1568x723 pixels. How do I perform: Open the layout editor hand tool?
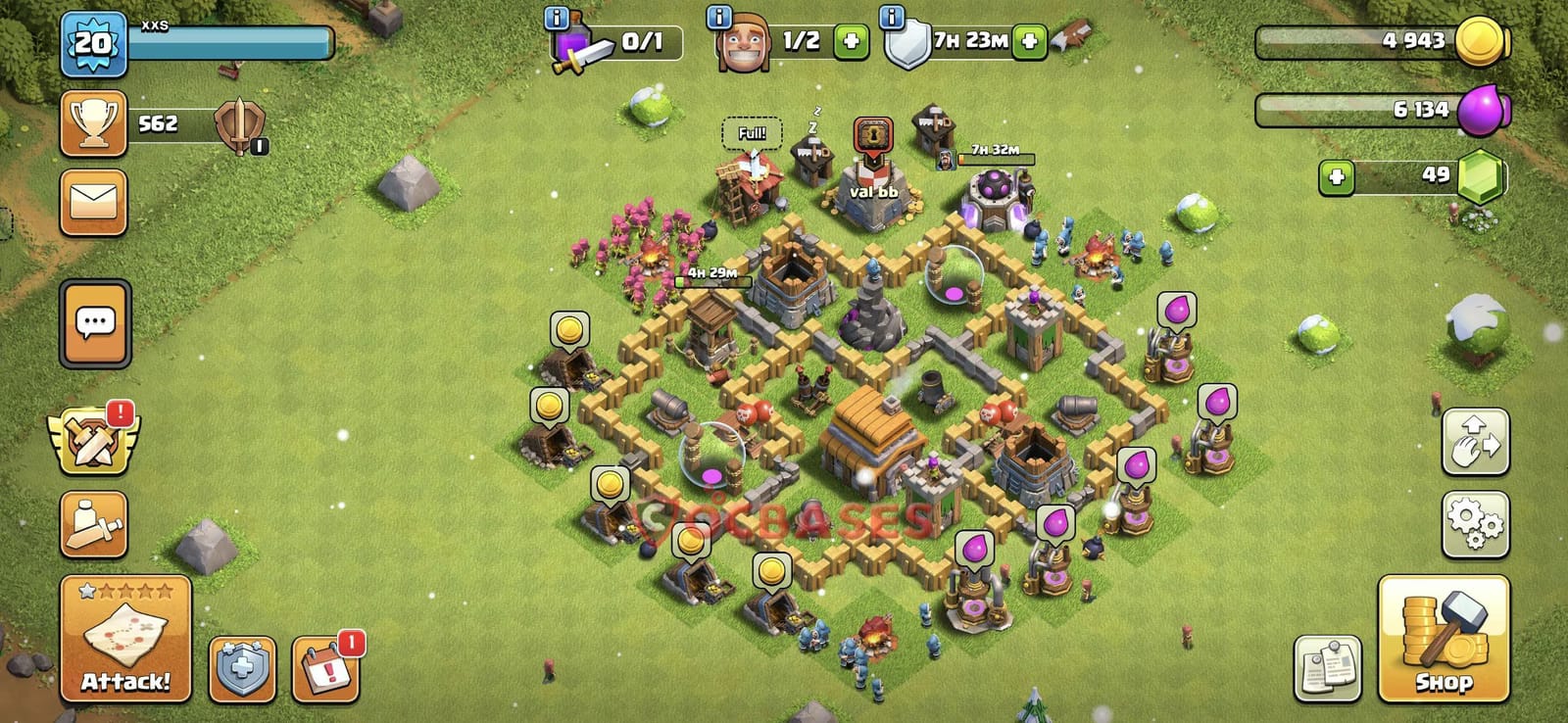coord(1476,441)
